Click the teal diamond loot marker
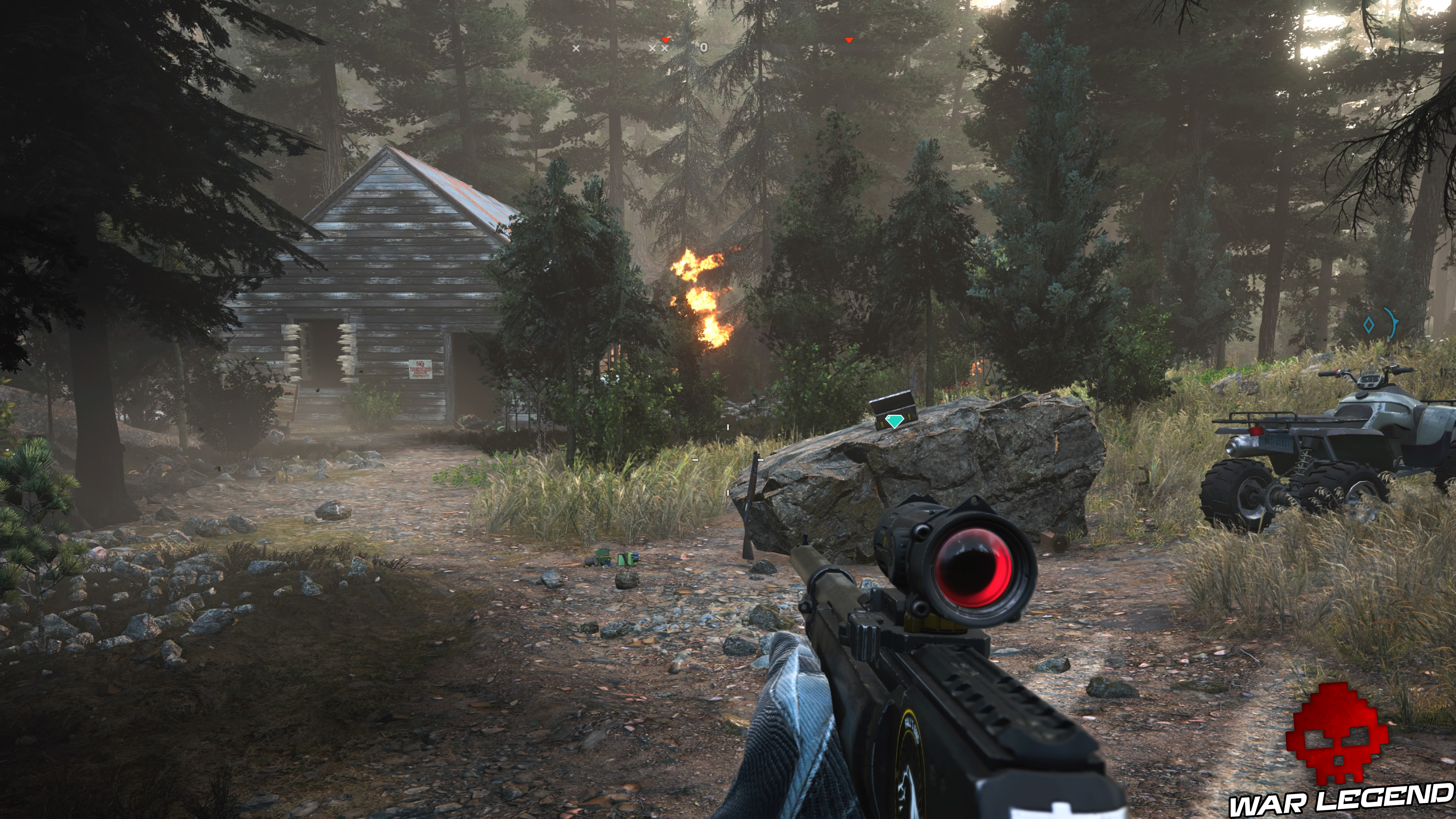This screenshot has width=1456, height=819. (894, 421)
